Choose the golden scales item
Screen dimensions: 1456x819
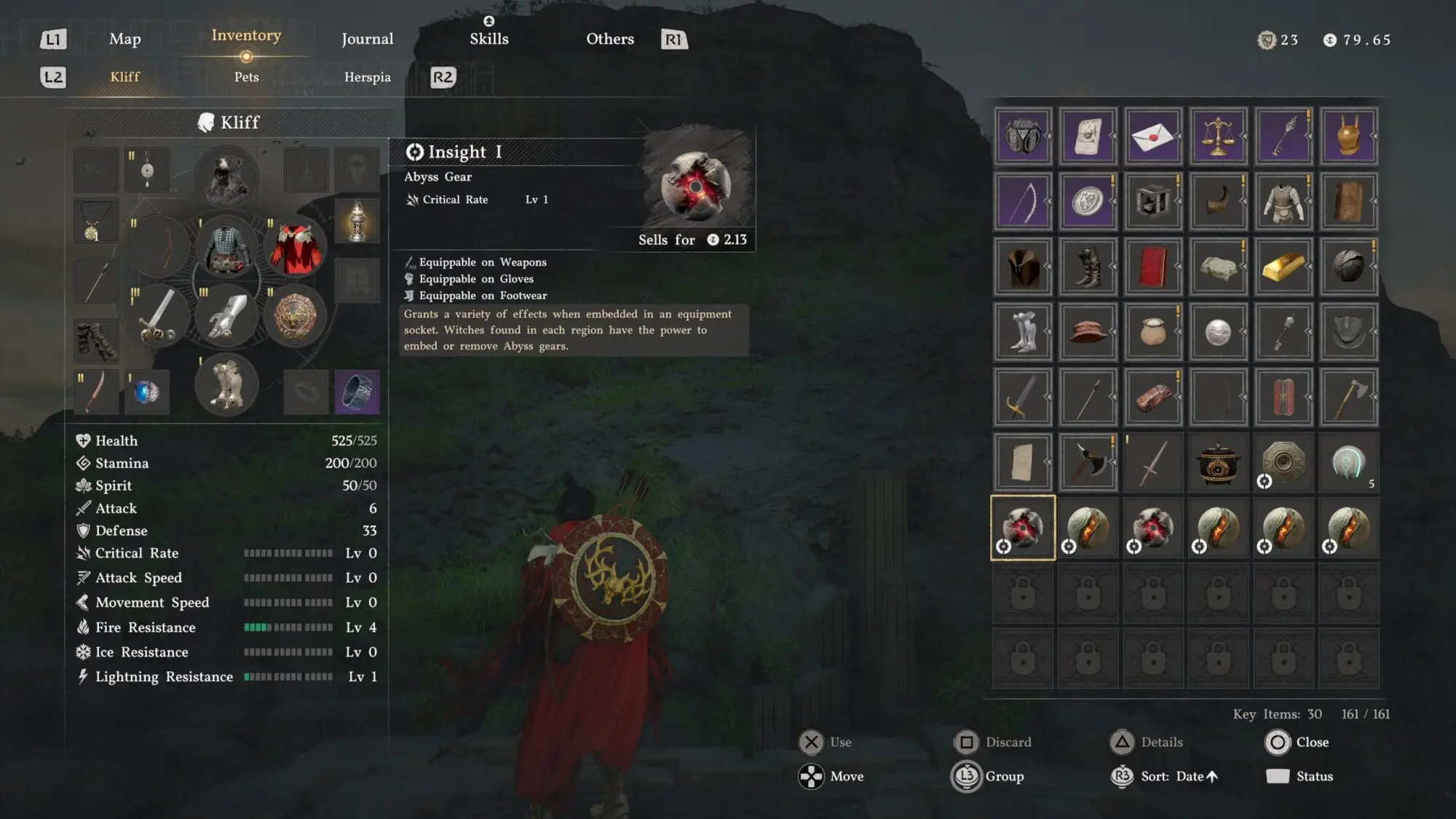pyautogui.click(x=1218, y=136)
